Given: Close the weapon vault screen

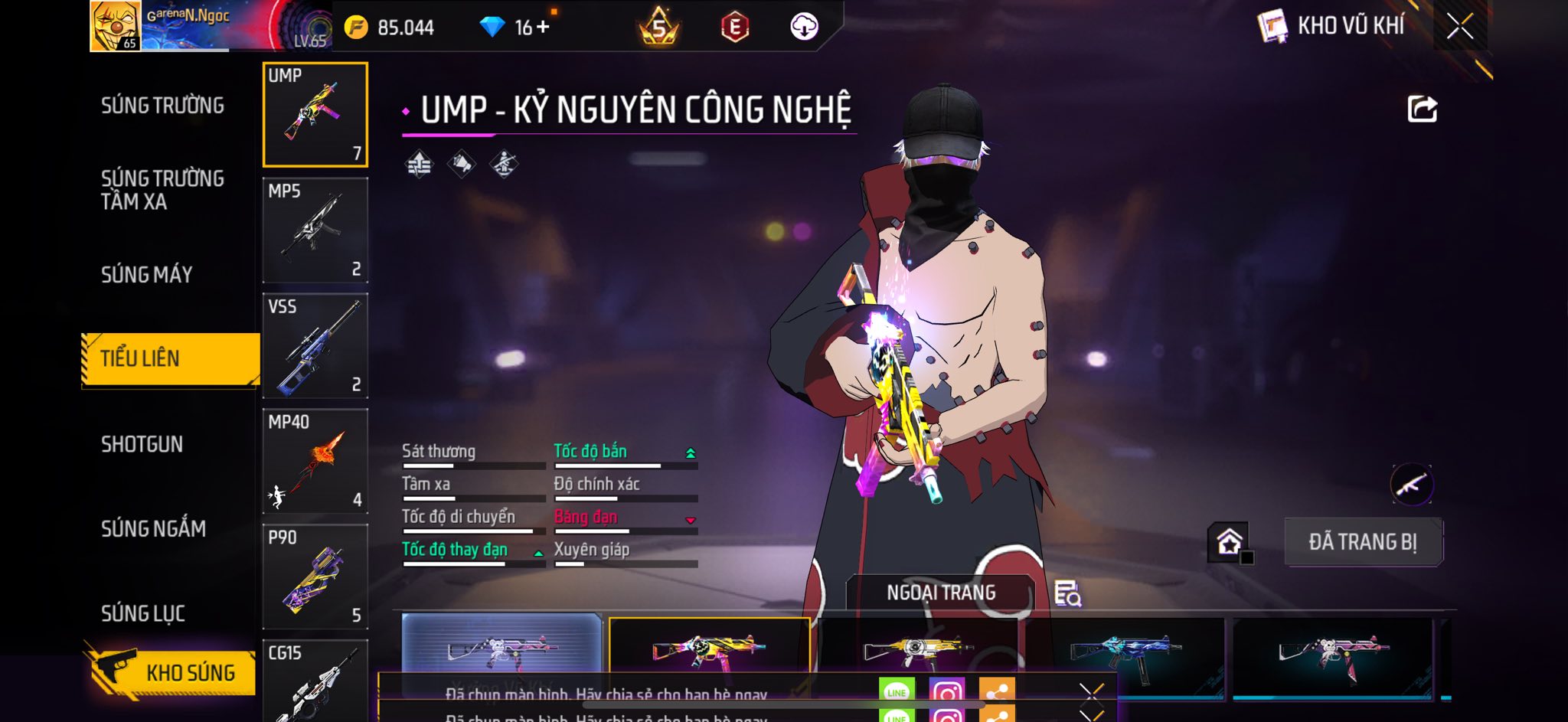Looking at the screenshot, I should coord(1459,27).
